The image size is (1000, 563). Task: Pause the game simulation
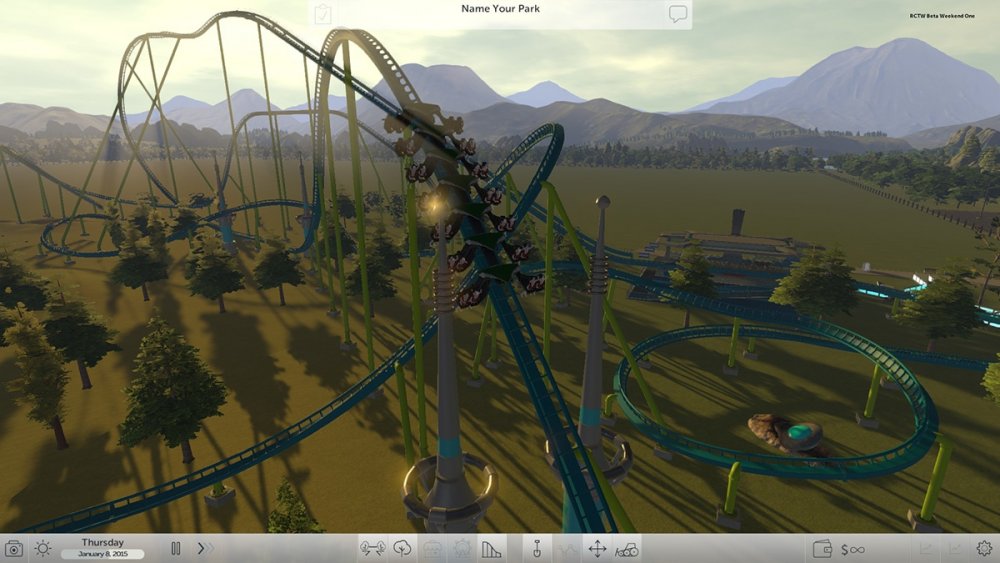tap(176, 548)
